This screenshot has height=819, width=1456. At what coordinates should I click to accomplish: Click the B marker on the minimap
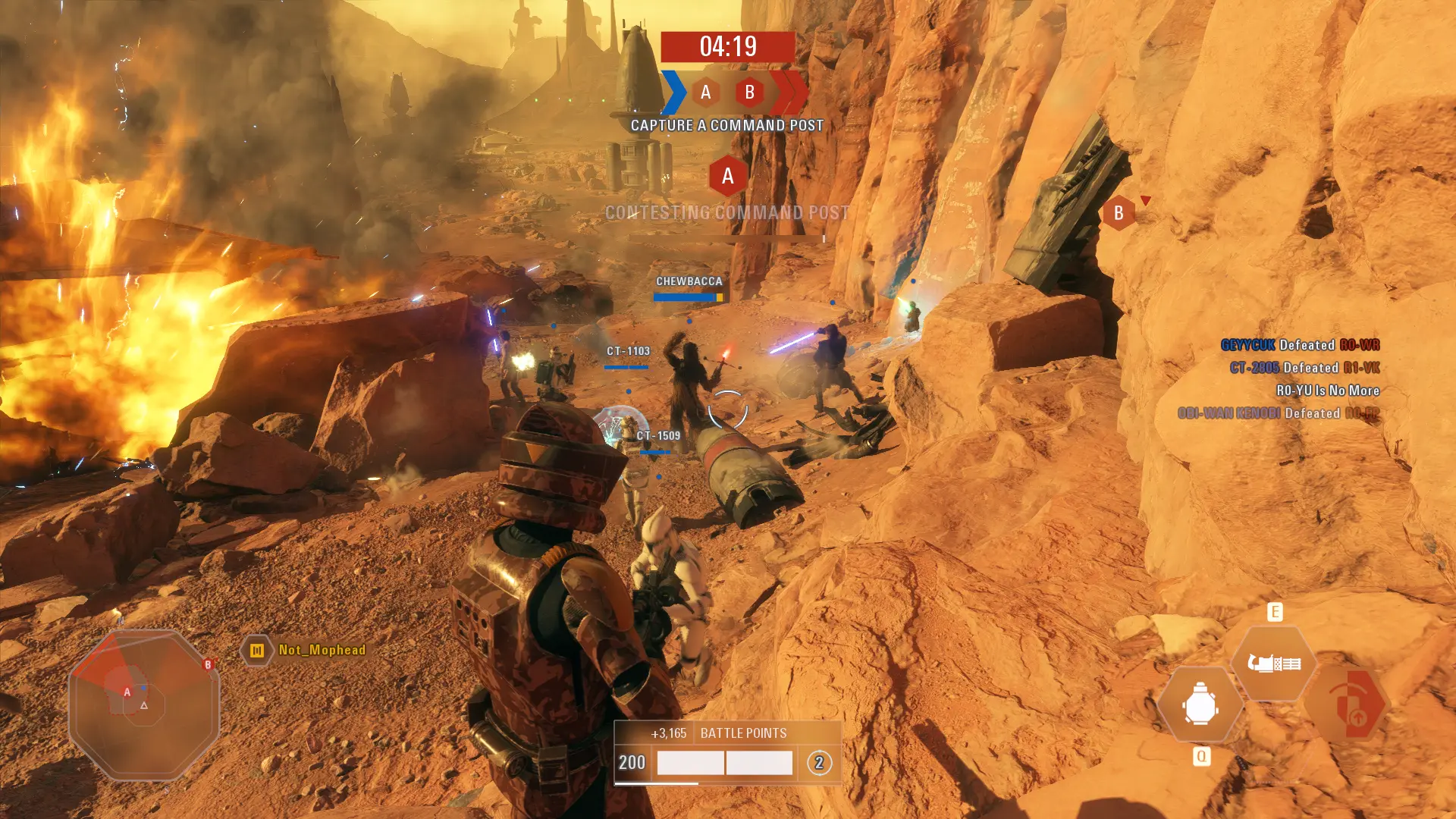pyautogui.click(x=208, y=665)
